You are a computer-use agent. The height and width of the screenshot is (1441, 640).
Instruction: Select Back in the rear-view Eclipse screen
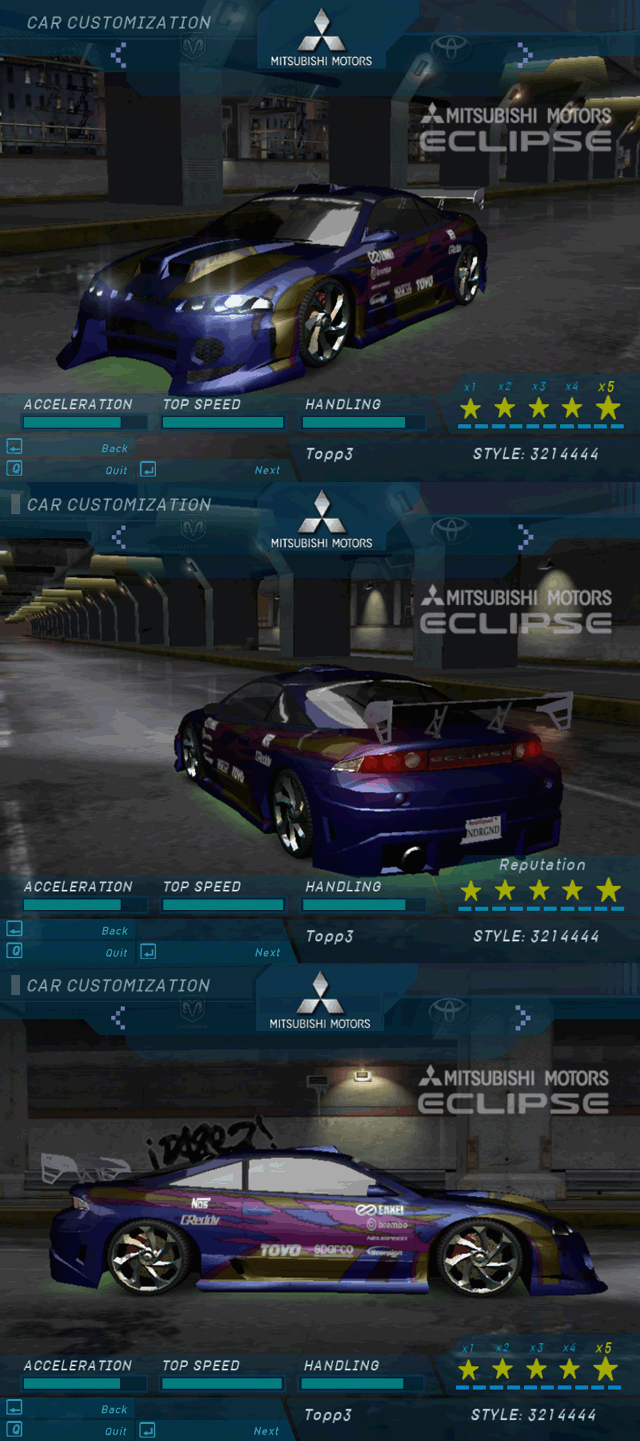(x=115, y=931)
